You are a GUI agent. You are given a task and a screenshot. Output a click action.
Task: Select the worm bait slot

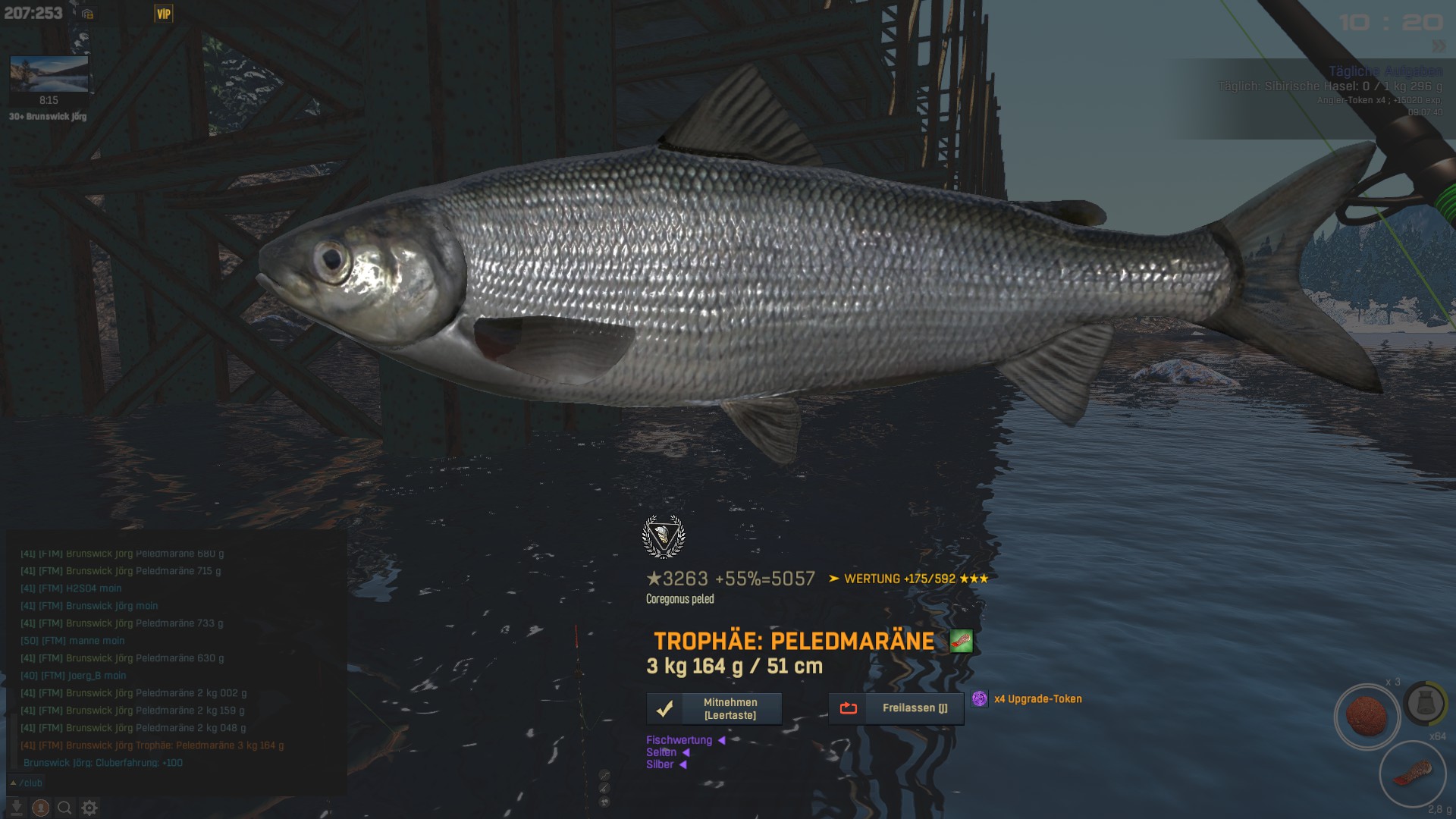point(1412,773)
